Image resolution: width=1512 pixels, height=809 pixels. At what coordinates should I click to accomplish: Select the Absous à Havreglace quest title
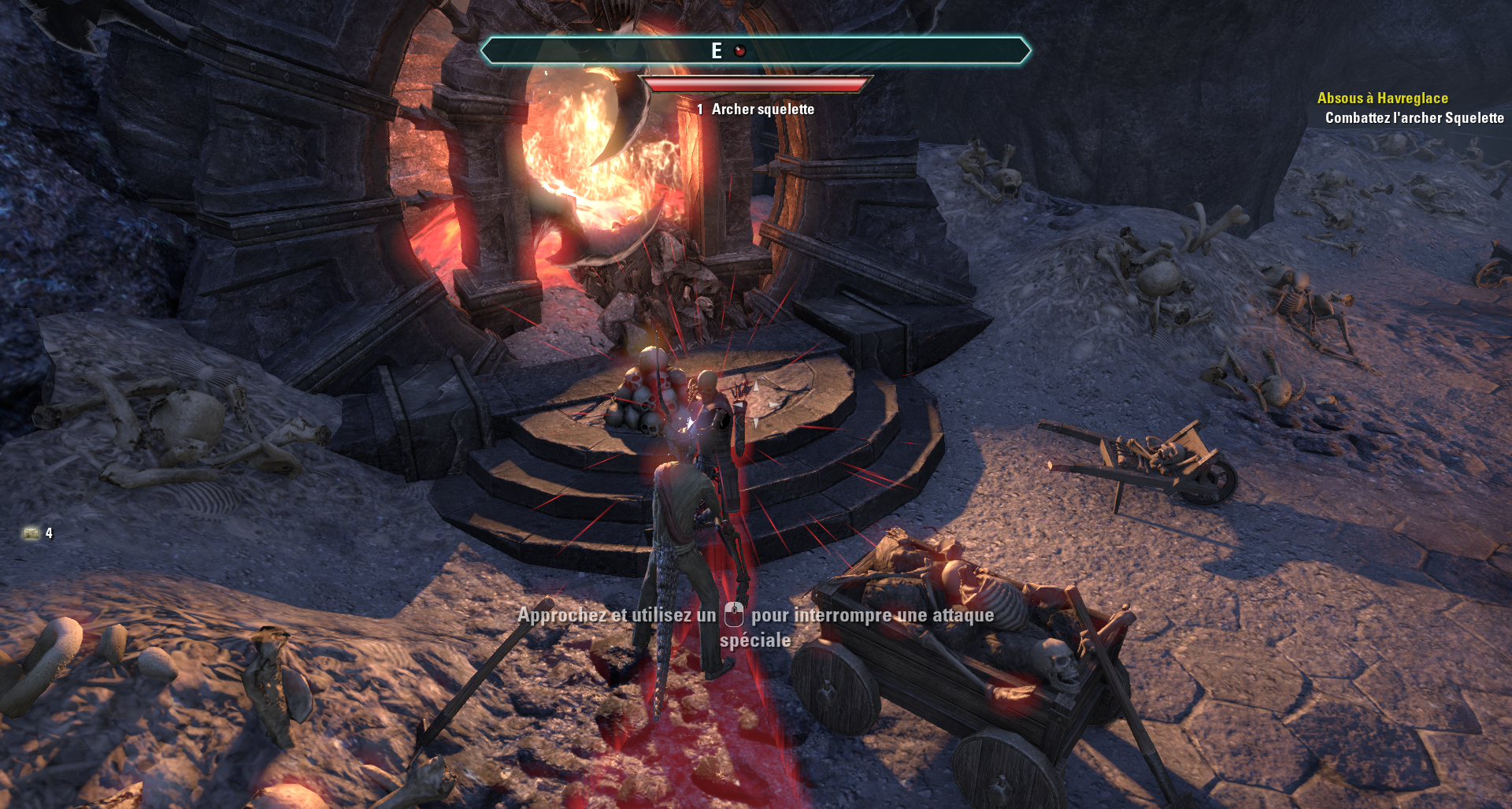pos(1382,98)
